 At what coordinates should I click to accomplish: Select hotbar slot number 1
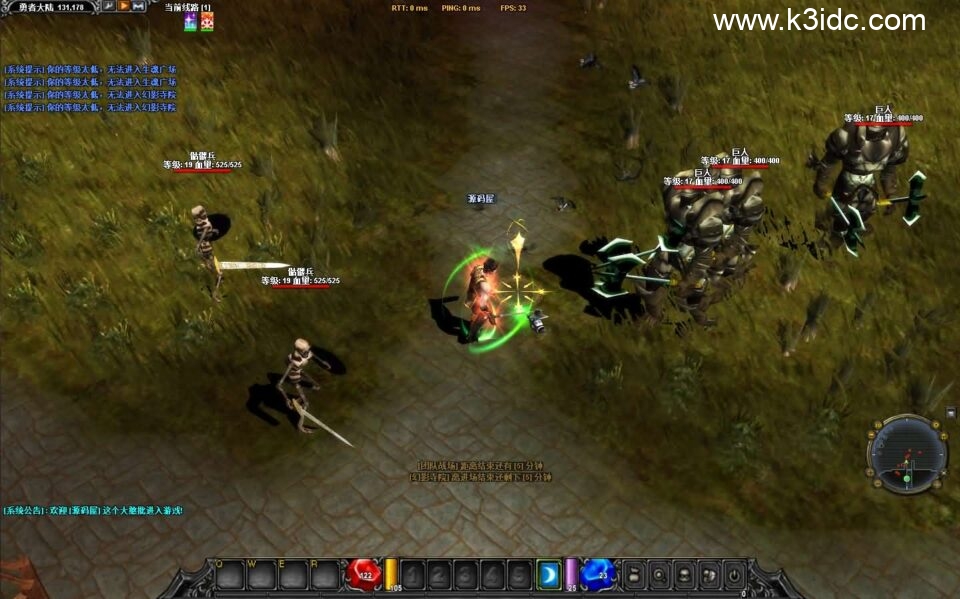point(414,575)
